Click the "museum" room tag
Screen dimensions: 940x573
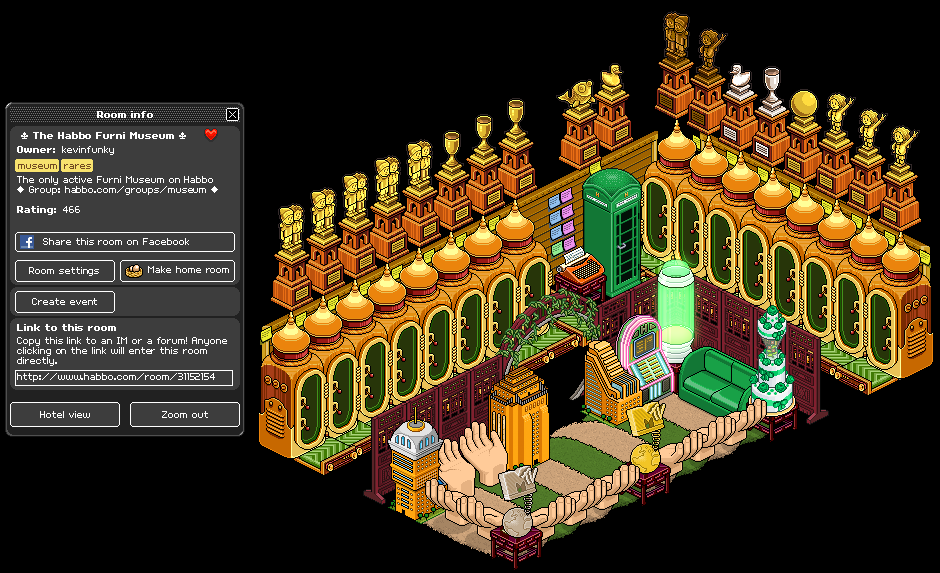[37, 166]
